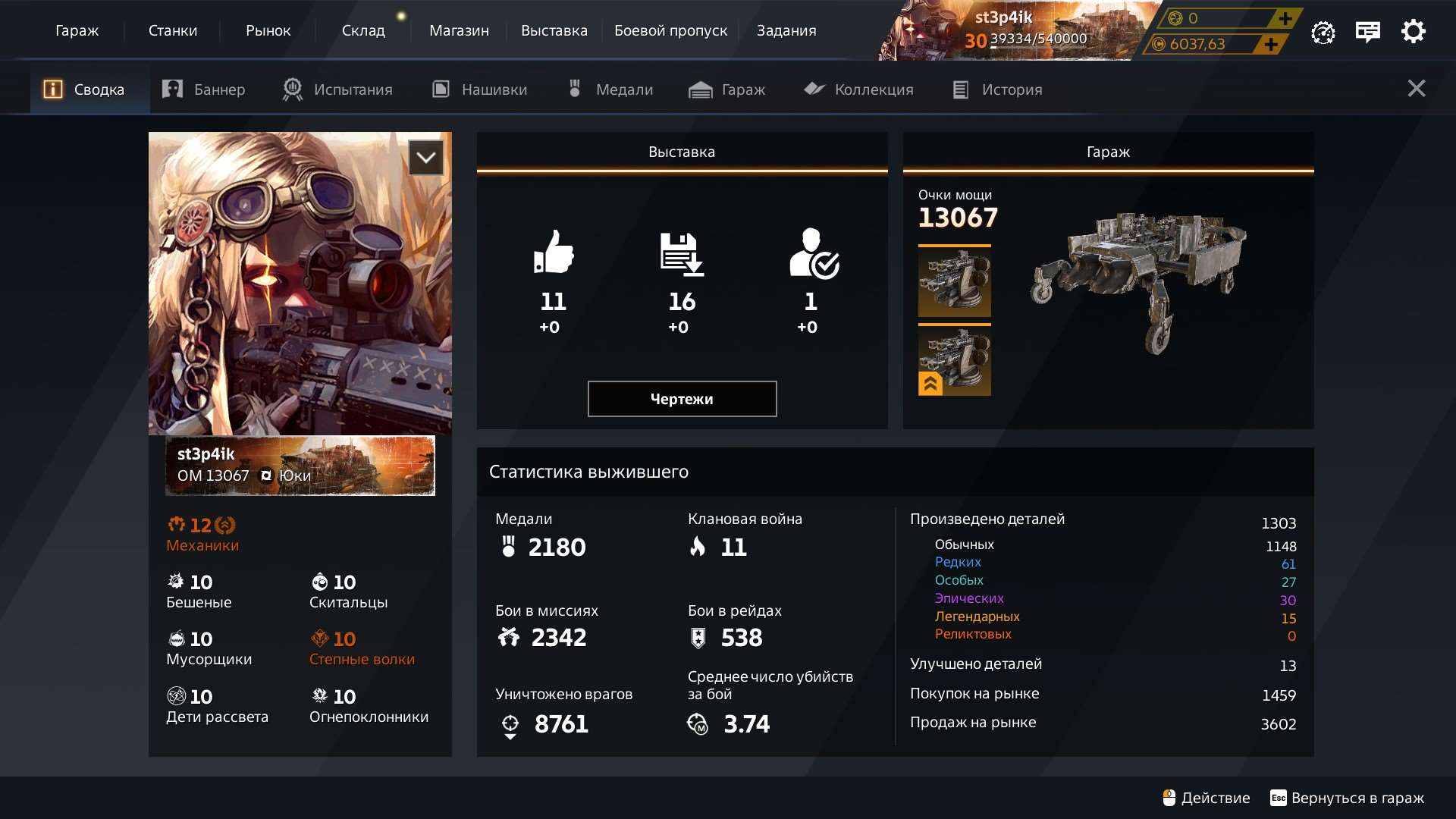Select the upgraded weapon thumbnail
This screenshot has width=1456, height=819.
[954, 361]
